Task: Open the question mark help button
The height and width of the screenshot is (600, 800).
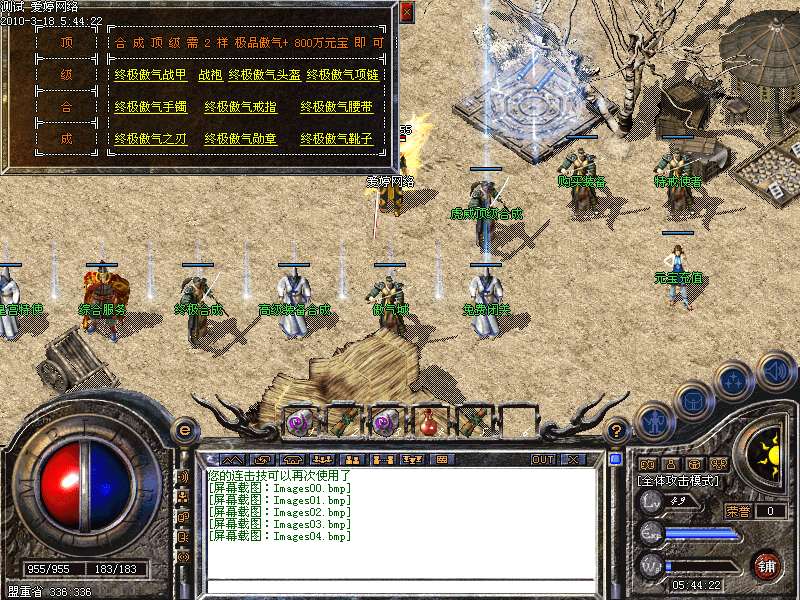Action: click(618, 430)
